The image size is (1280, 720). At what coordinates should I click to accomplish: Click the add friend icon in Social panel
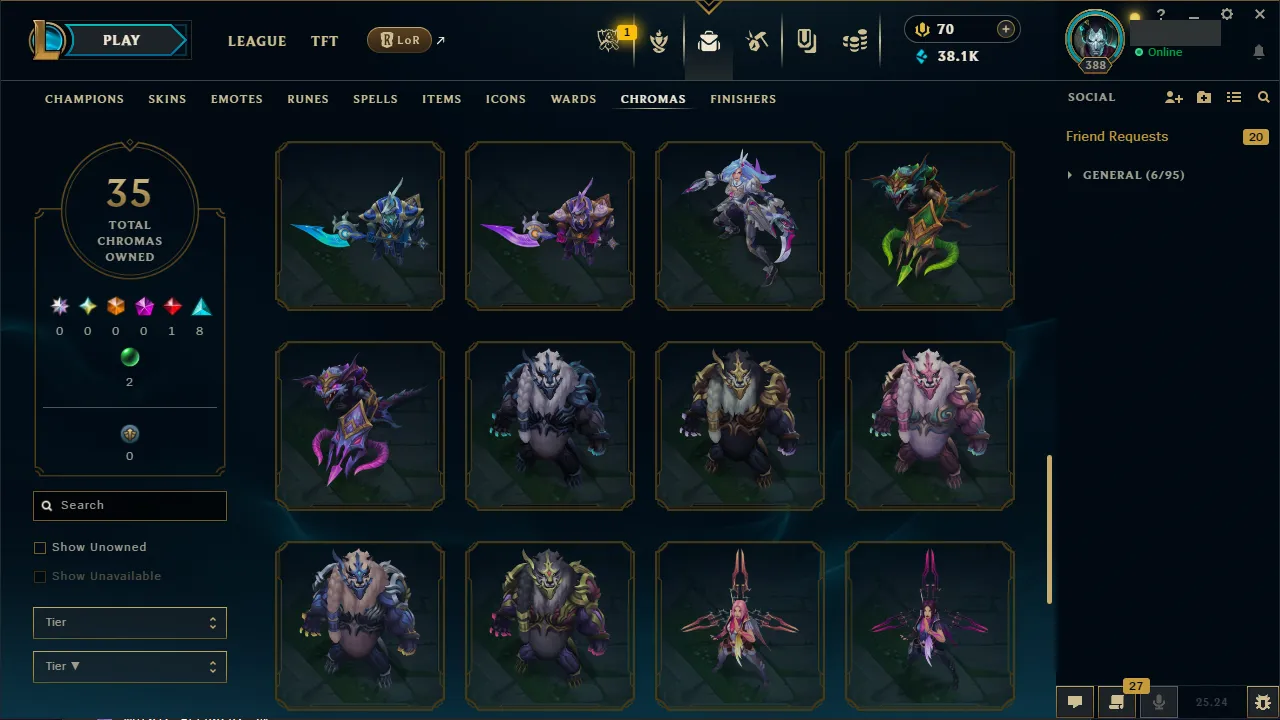coord(1173,97)
